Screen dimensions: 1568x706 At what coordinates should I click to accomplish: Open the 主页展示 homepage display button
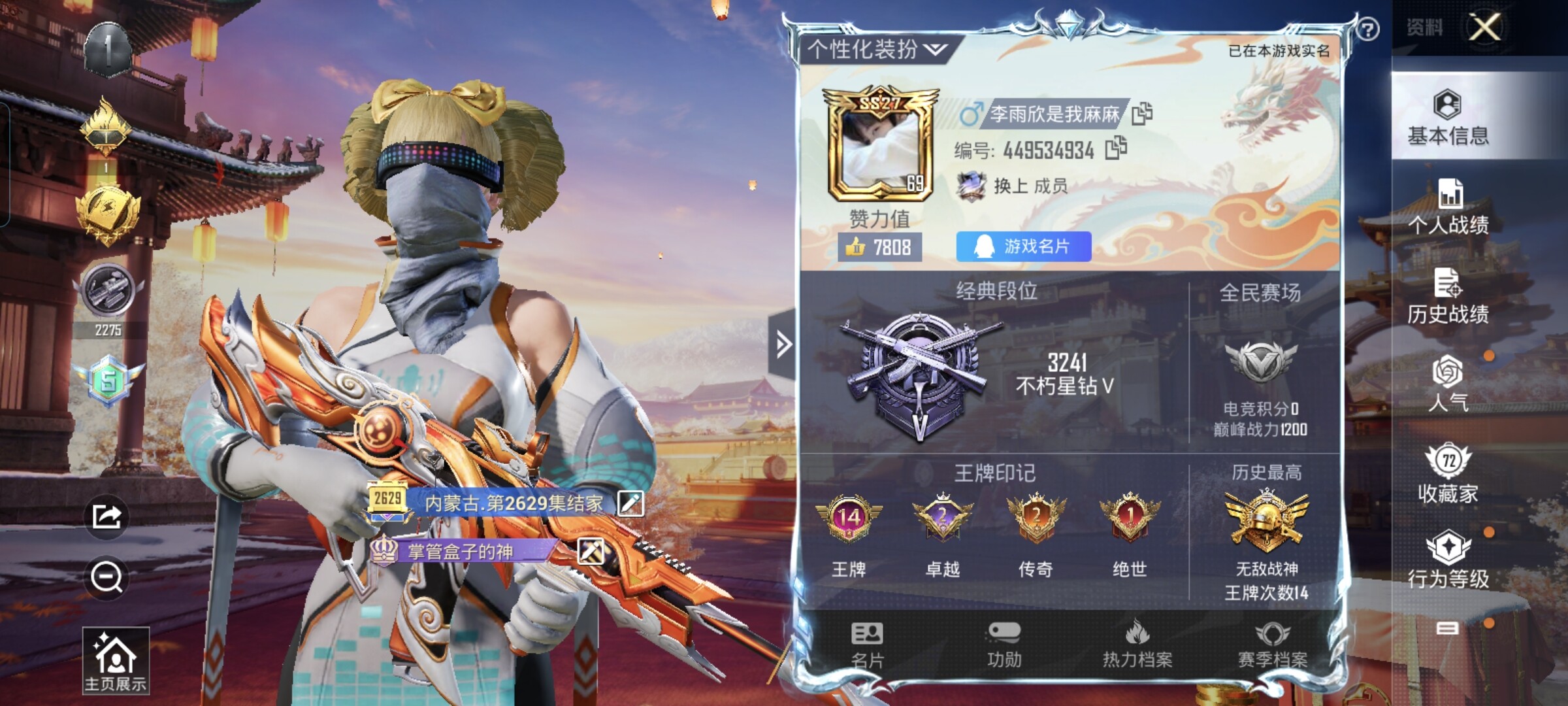115,660
